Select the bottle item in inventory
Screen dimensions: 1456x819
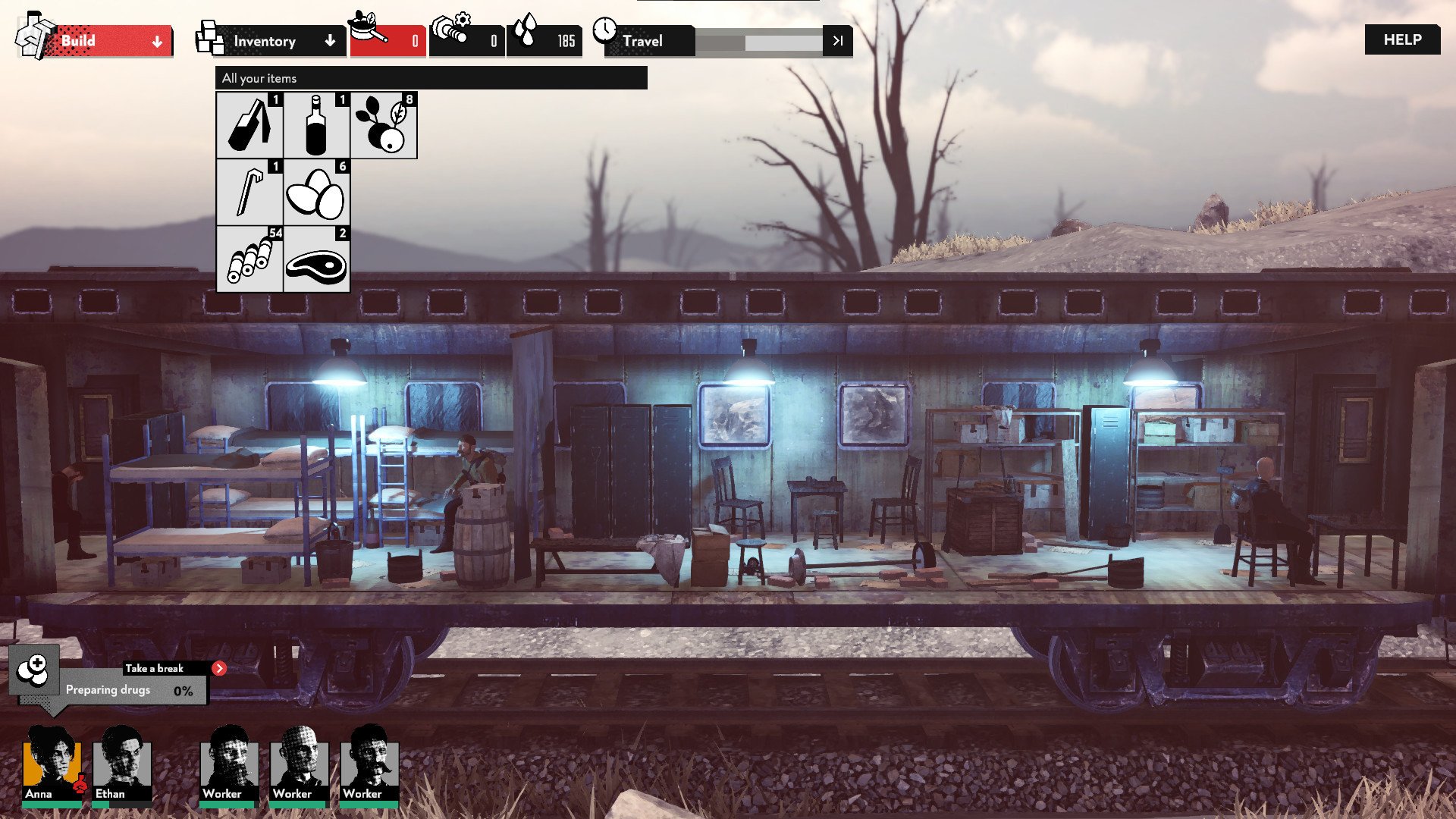[316, 125]
